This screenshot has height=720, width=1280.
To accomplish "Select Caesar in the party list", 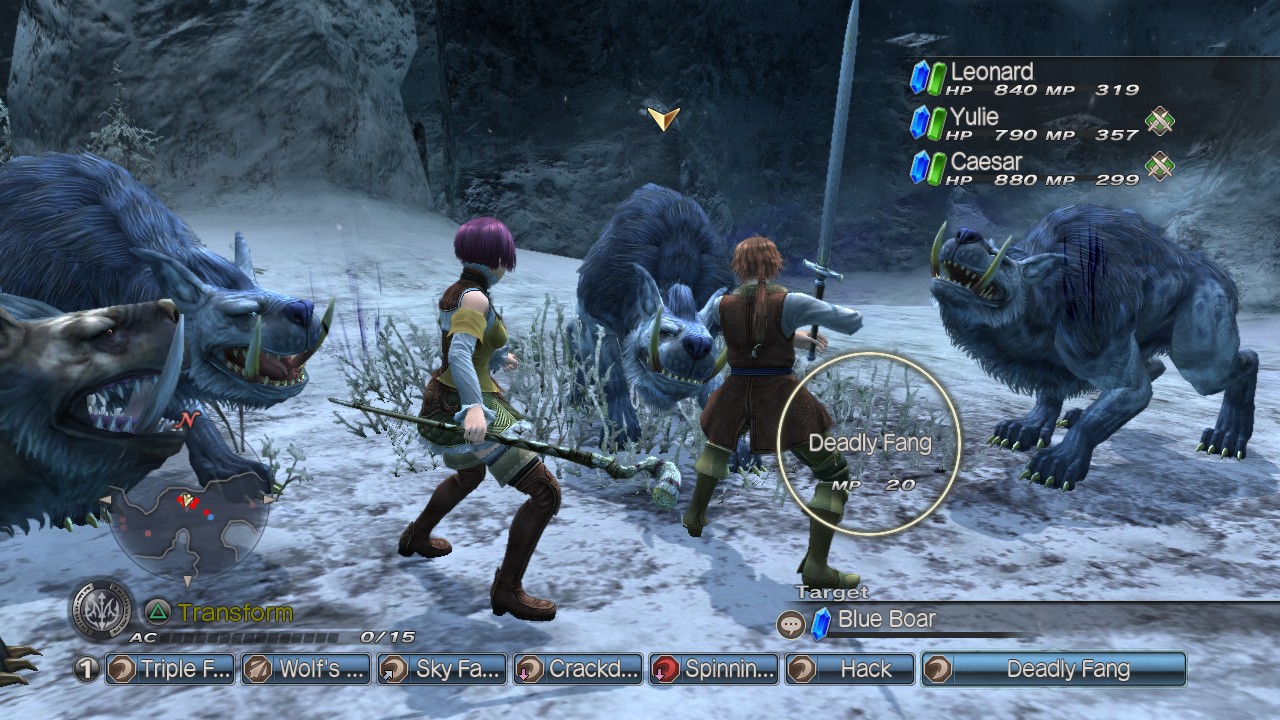I will pyautogui.click(x=985, y=162).
